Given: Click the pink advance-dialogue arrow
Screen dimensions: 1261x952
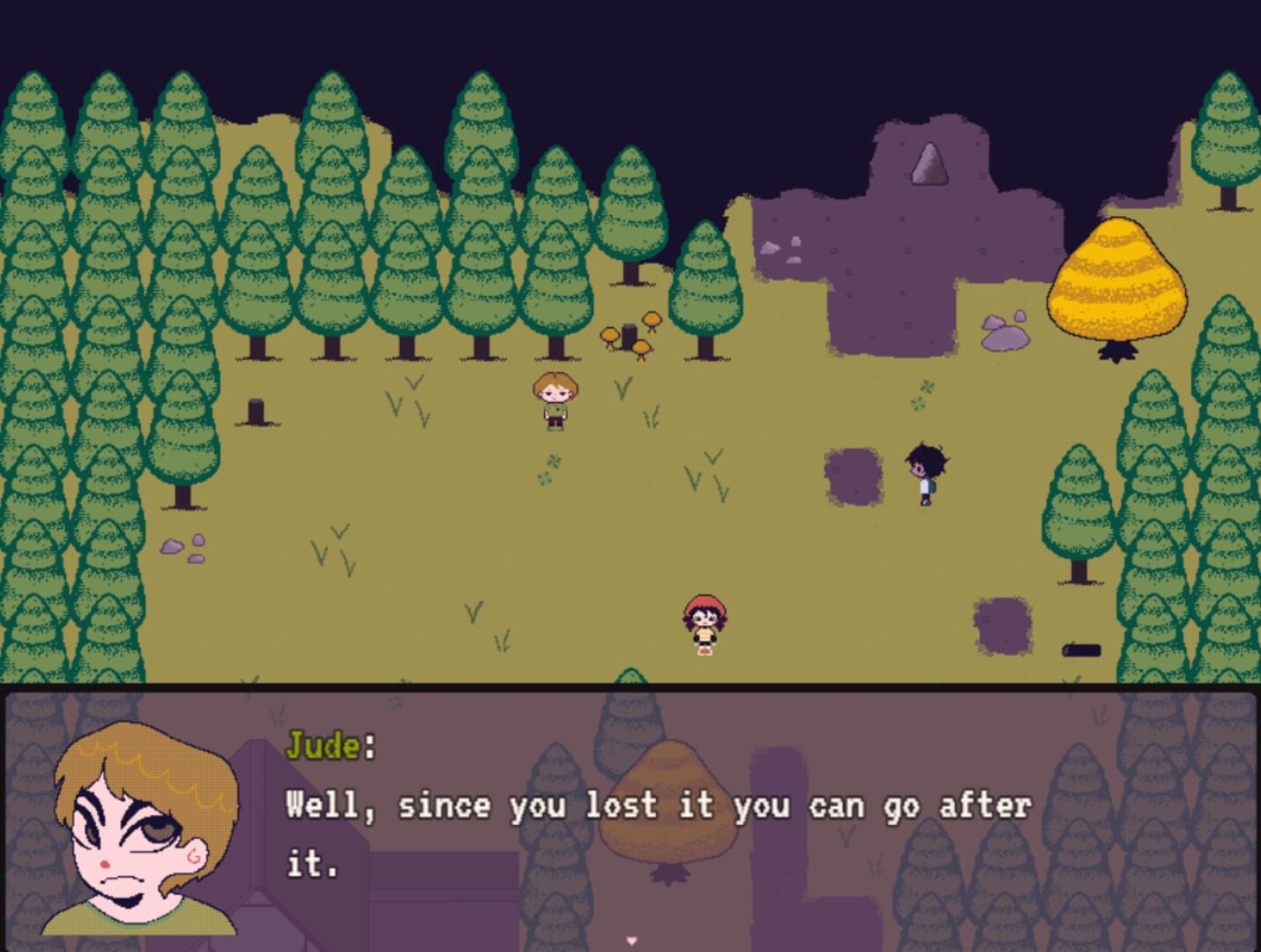Looking at the screenshot, I should [x=631, y=940].
